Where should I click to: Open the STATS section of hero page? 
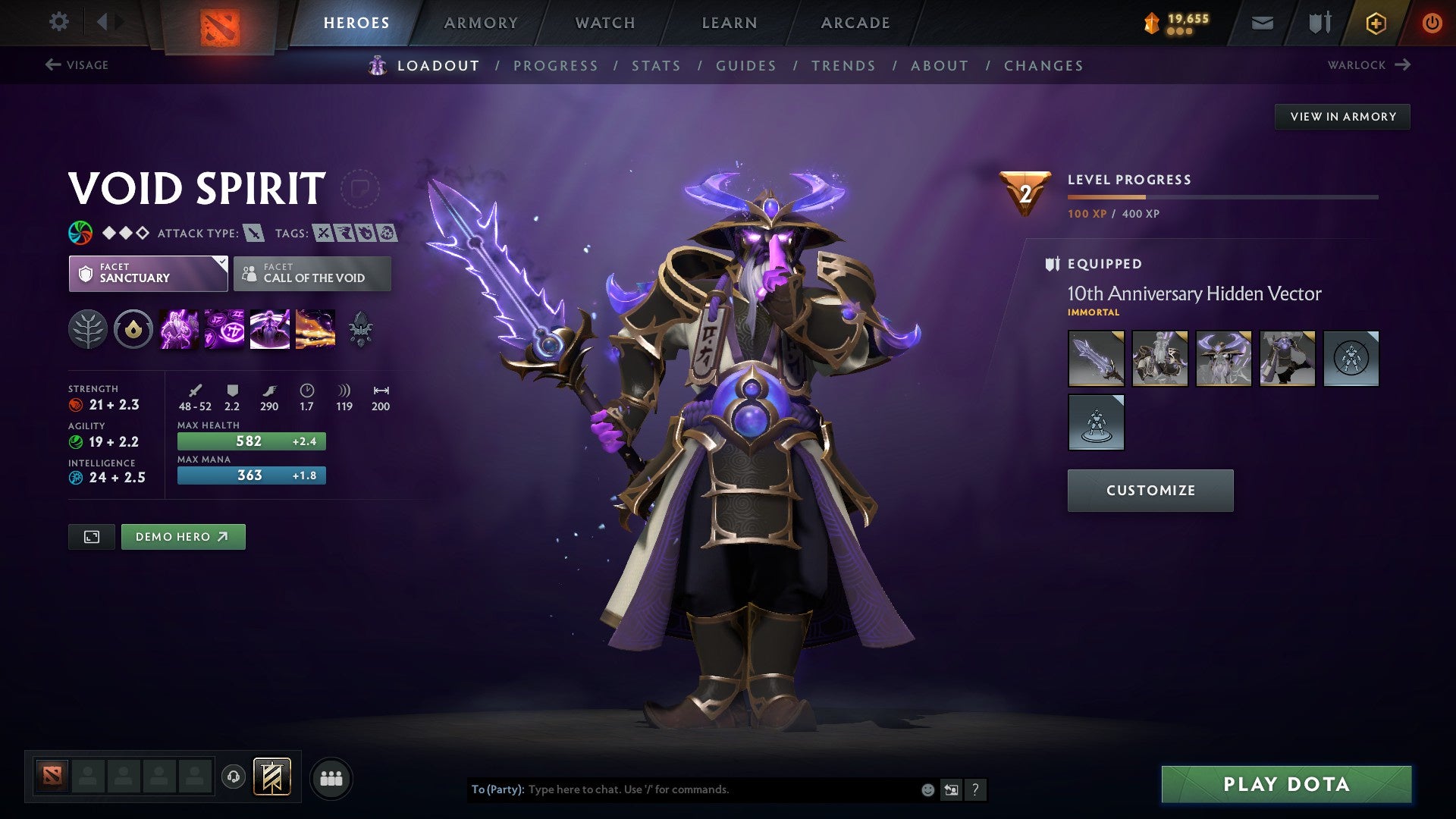pos(657,65)
